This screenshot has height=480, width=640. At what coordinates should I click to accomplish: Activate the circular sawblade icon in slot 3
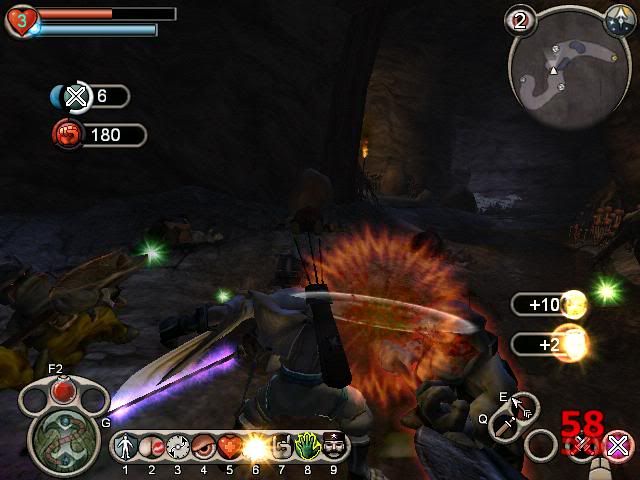(178, 446)
